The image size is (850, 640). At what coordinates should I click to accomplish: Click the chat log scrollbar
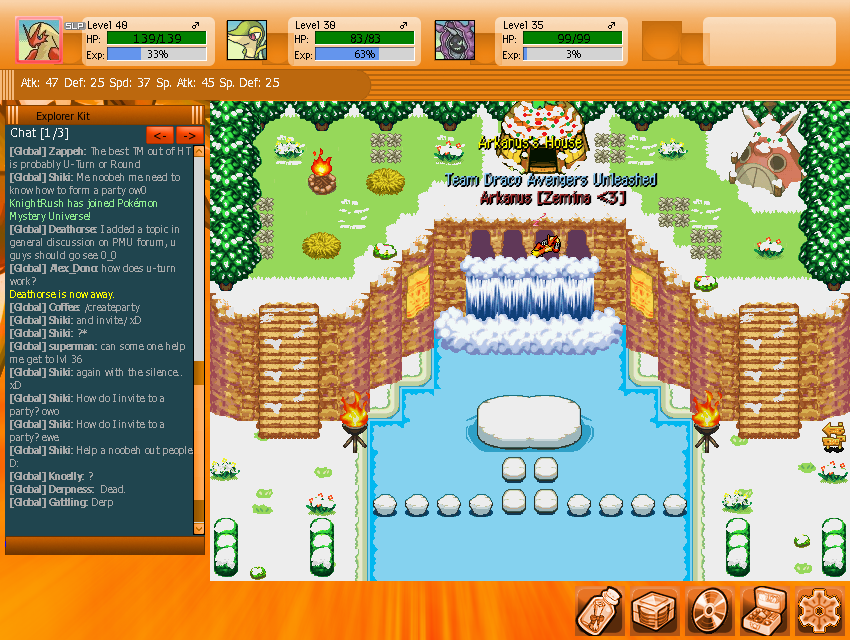tap(198, 340)
